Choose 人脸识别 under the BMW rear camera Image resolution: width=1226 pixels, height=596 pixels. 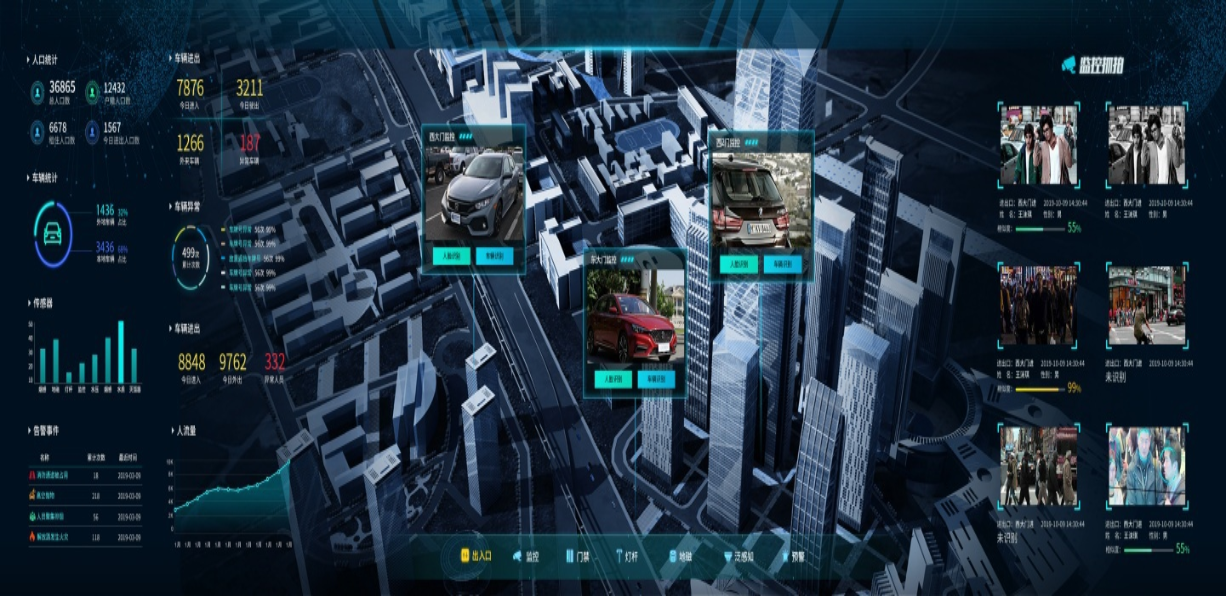click(739, 265)
